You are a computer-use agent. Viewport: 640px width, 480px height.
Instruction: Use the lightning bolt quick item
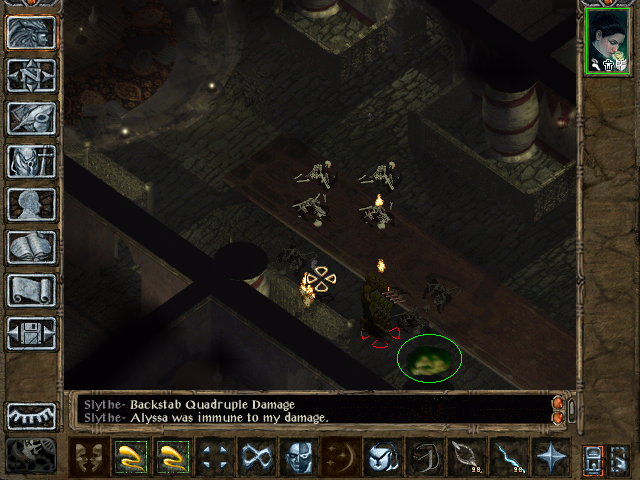(509, 457)
